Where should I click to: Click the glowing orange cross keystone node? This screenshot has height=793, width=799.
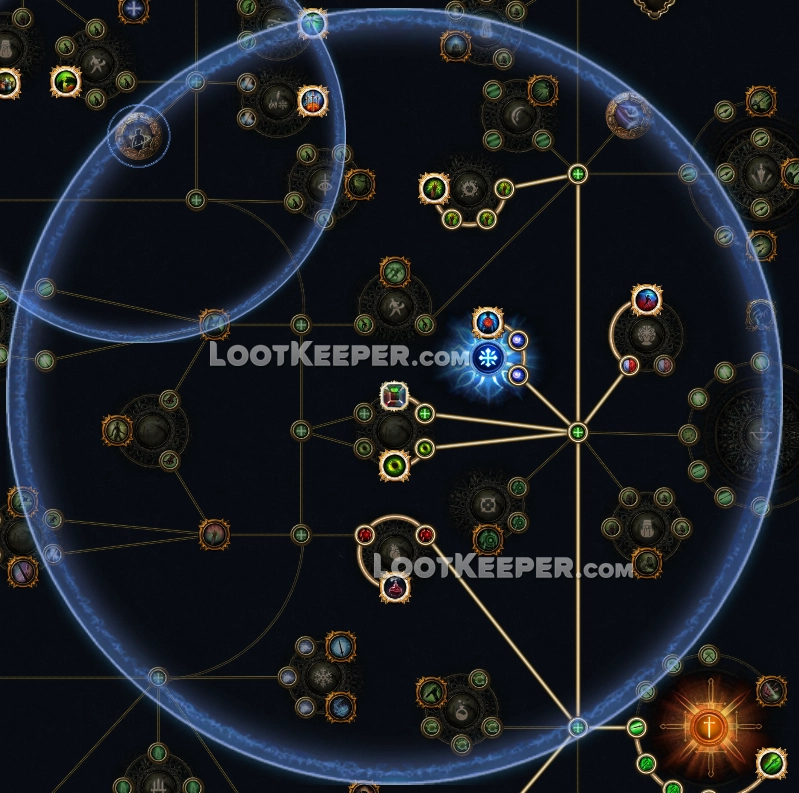click(710, 728)
